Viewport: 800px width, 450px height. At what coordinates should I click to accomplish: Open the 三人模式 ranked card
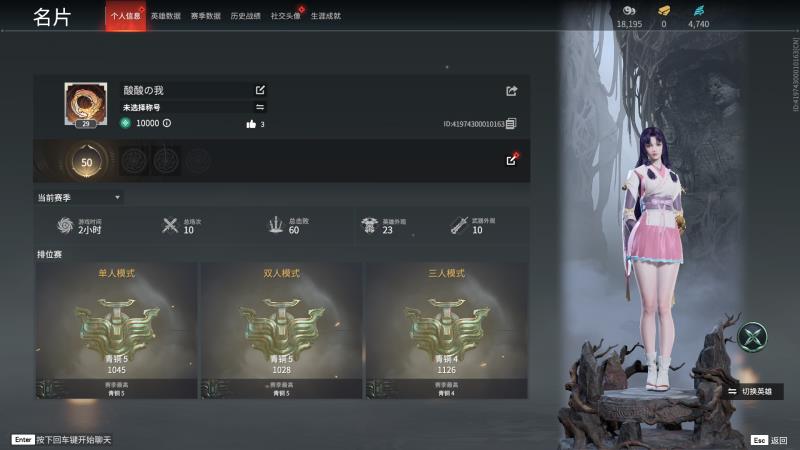pyautogui.click(x=446, y=330)
